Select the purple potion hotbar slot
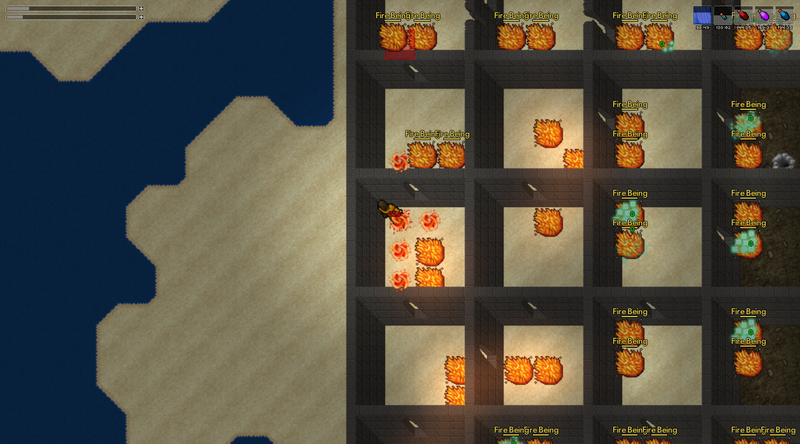The width and height of the screenshot is (800, 444). pyautogui.click(x=764, y=15)
